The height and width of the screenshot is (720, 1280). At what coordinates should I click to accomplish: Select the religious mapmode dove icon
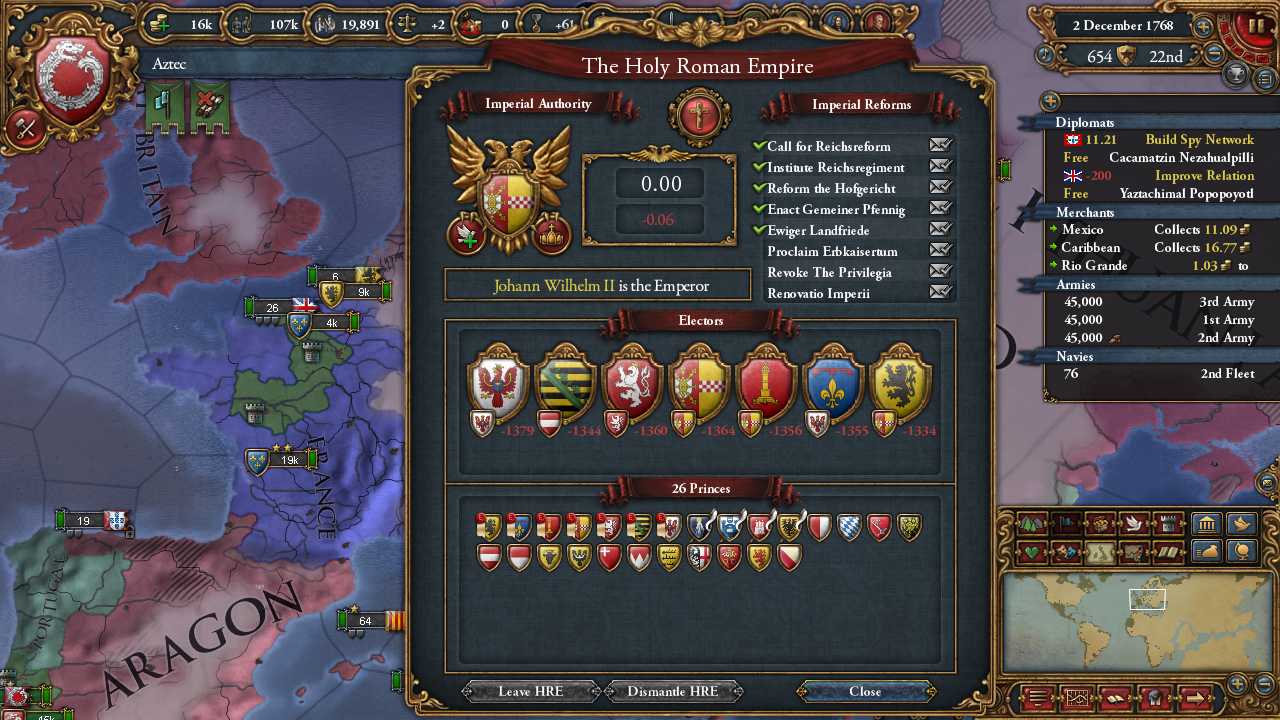(1135, 523)
